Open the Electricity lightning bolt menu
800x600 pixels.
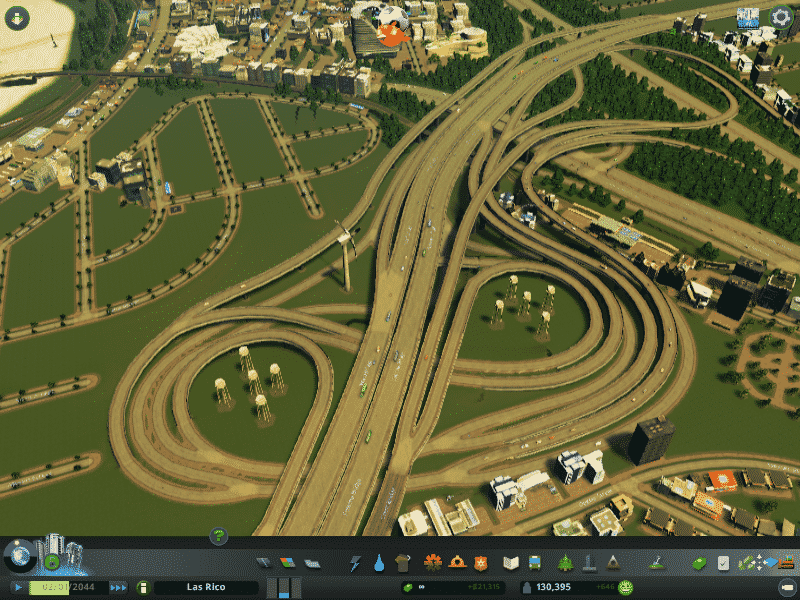pyautogui.click(x=355, y=563)
